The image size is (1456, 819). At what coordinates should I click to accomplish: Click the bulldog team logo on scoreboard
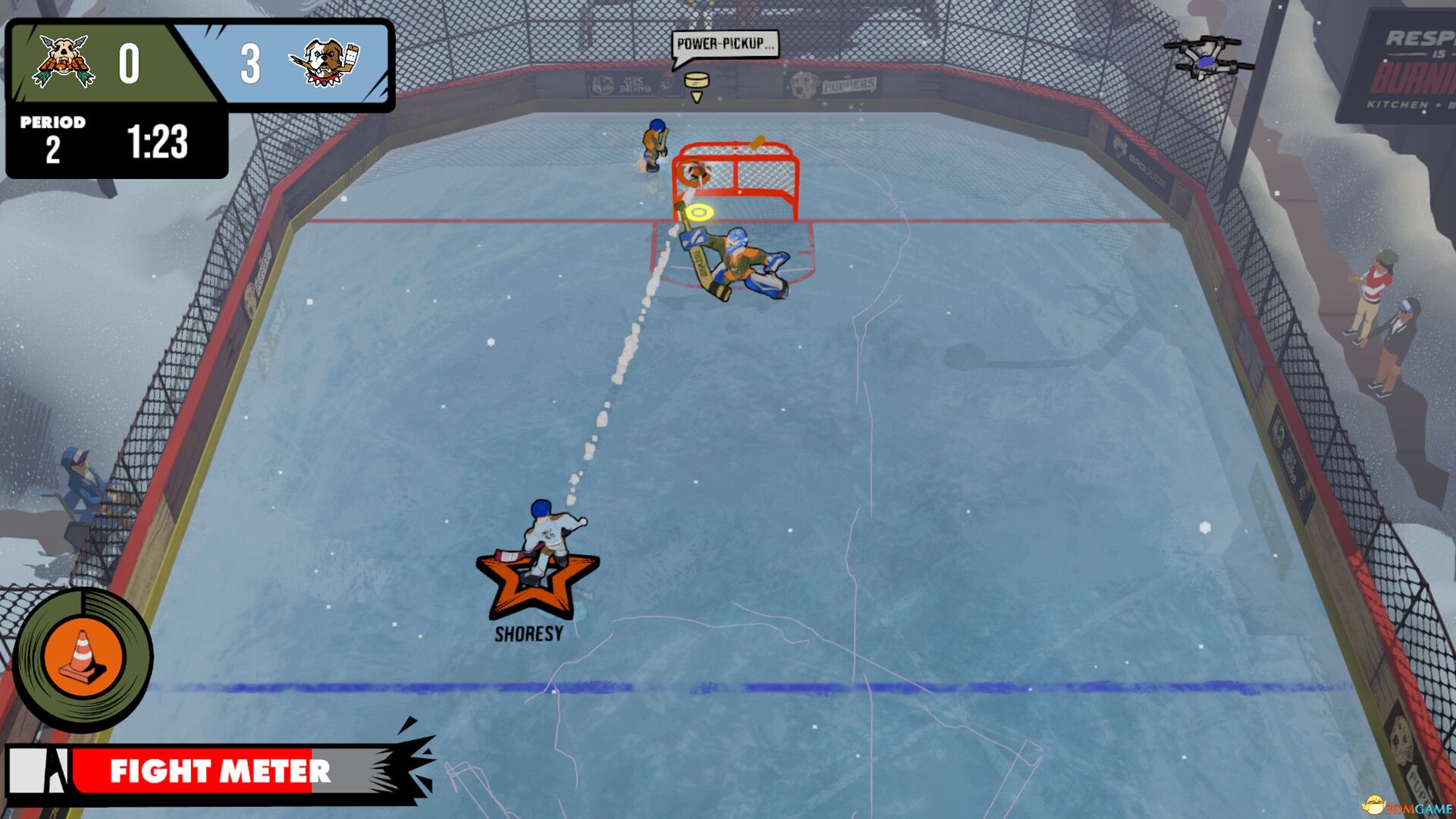point(325,62)
